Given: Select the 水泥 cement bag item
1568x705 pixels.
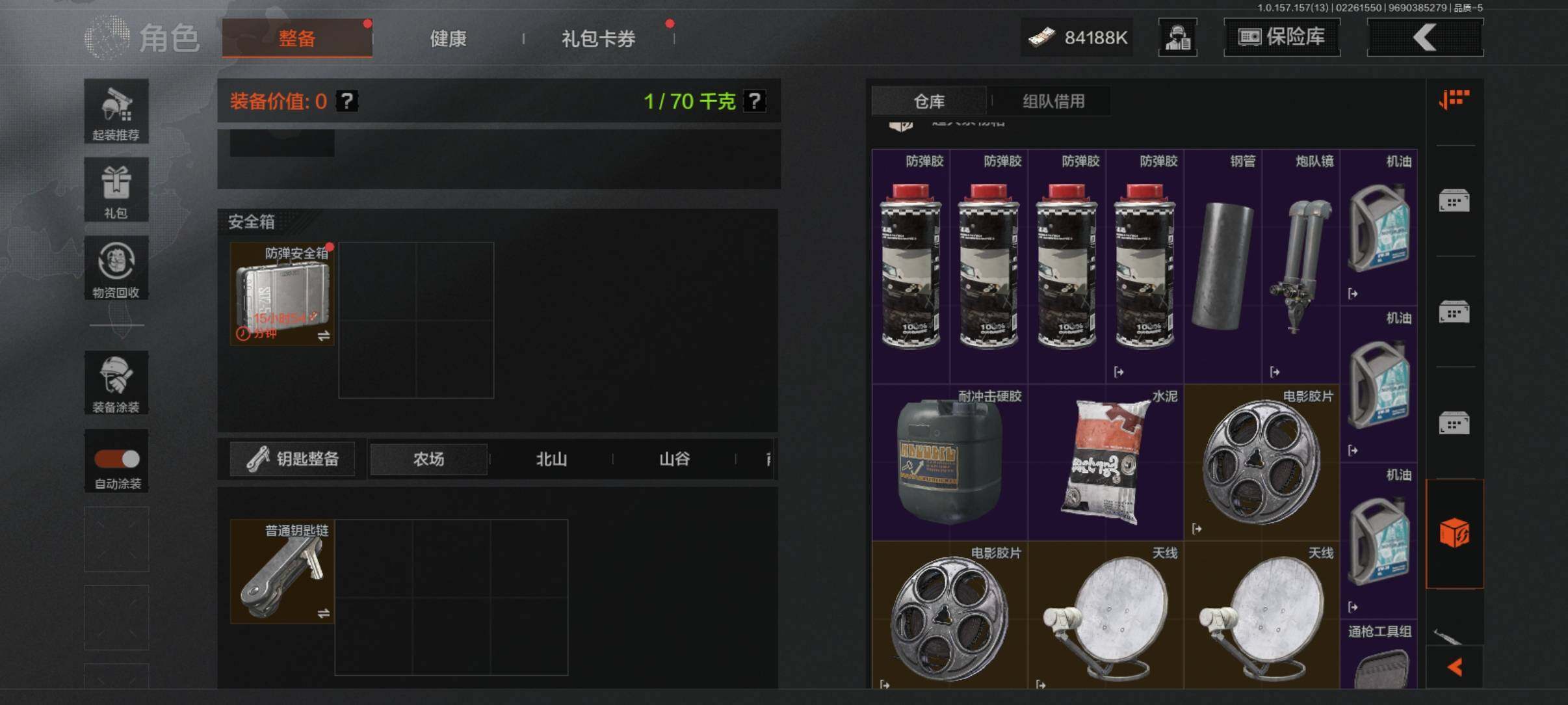Looking at the screenshot, I should (1106, 462).
